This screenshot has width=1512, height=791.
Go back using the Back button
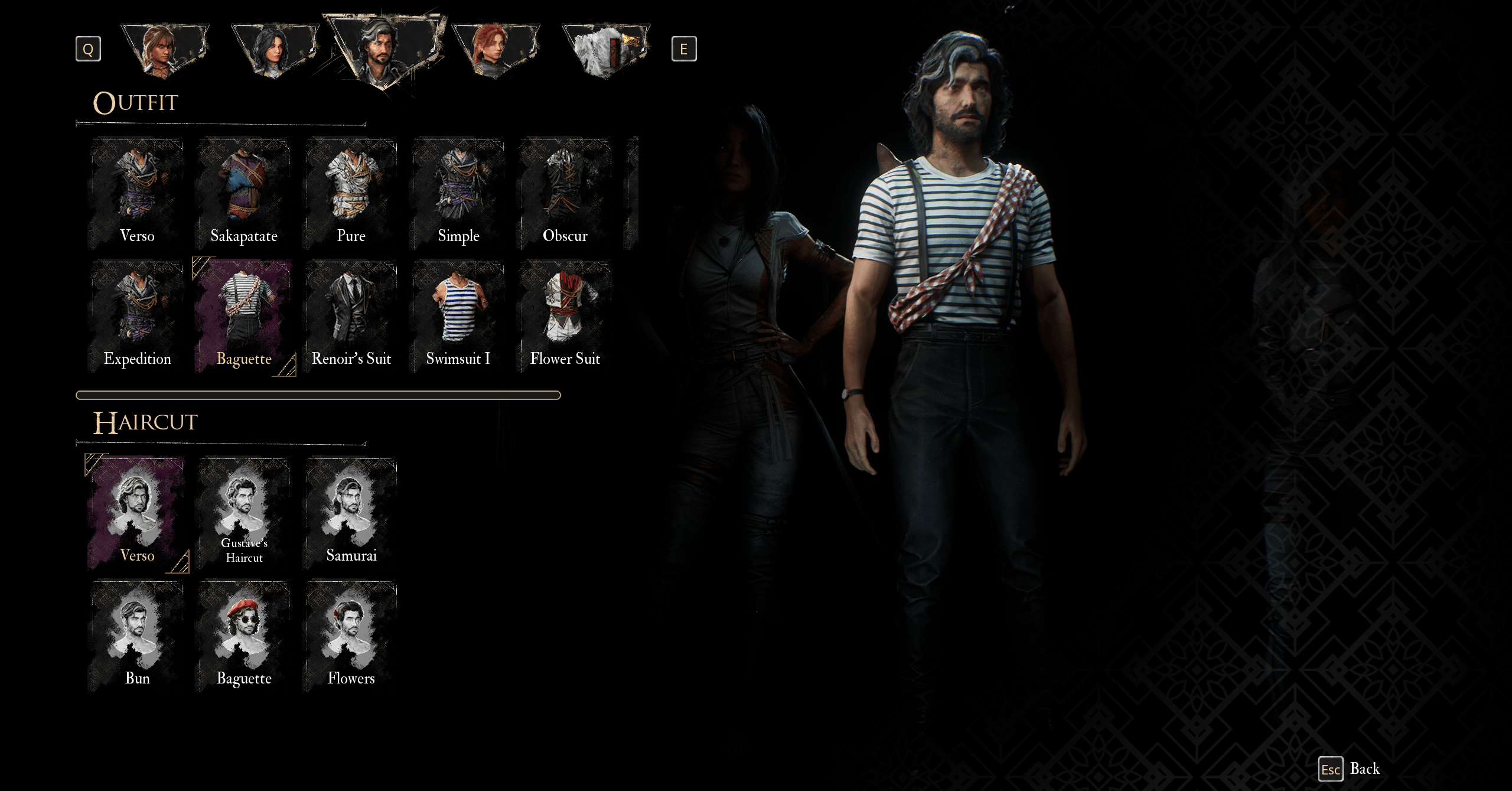click(x=1350, y=769)
